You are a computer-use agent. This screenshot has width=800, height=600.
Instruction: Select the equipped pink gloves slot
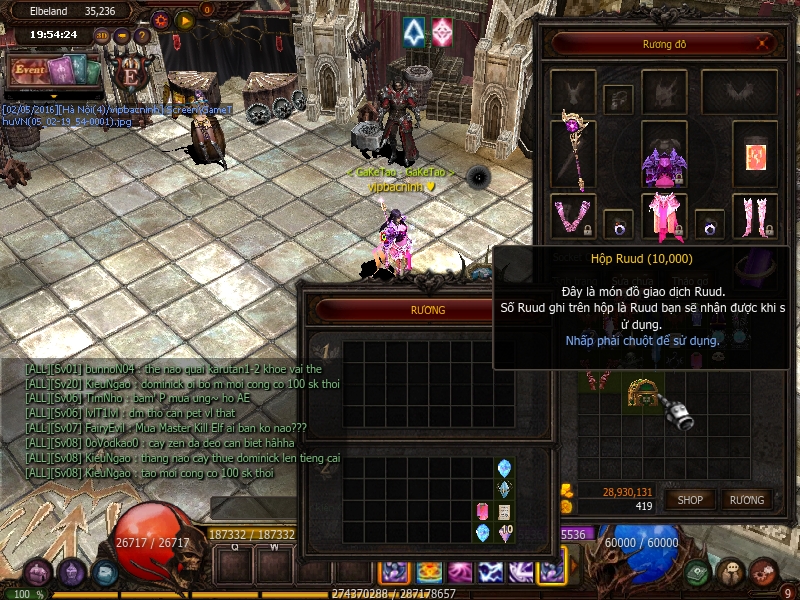pyautogui.click(x=574, y=216)
